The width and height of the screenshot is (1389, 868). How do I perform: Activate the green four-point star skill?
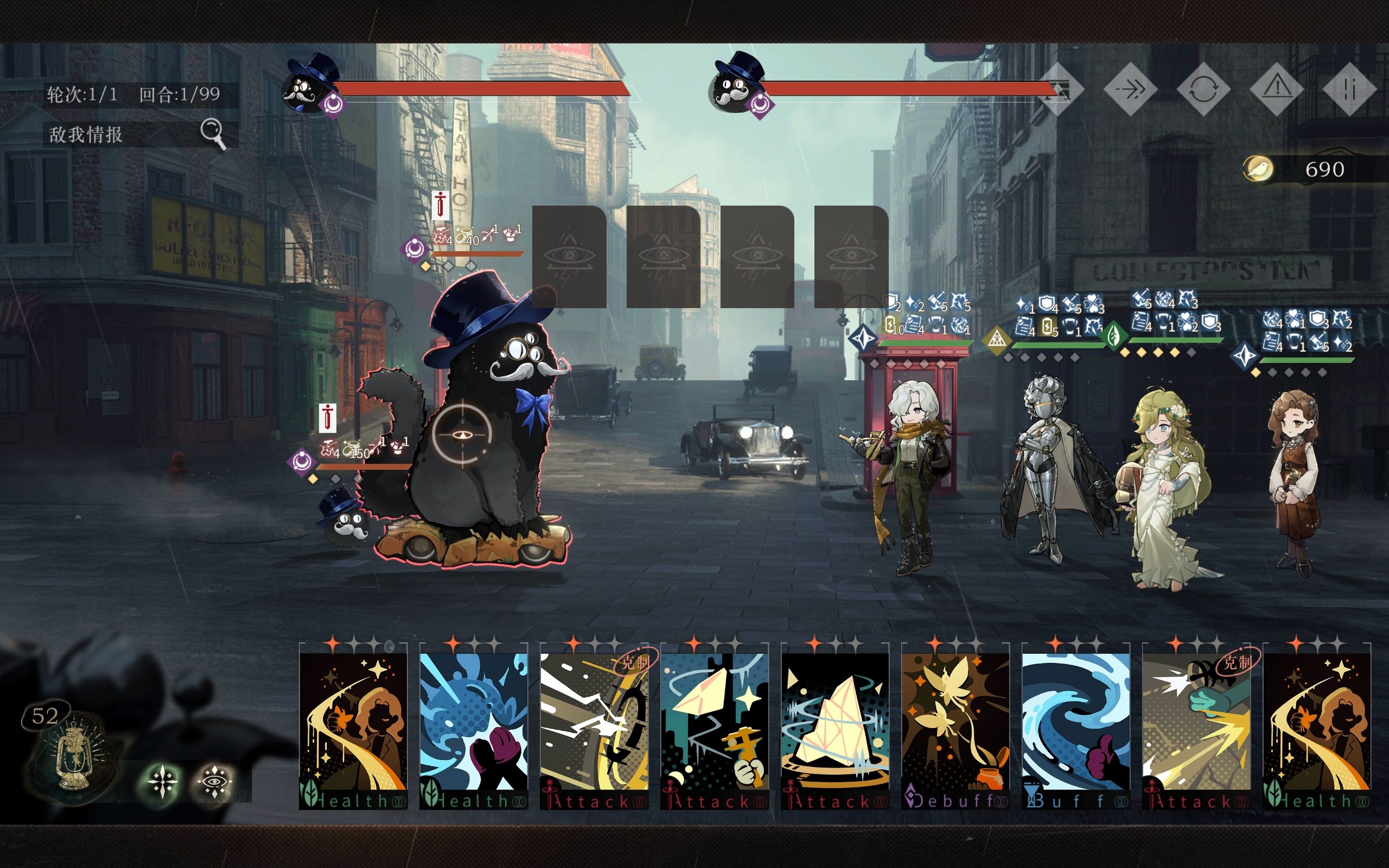[x=162, y=781]
